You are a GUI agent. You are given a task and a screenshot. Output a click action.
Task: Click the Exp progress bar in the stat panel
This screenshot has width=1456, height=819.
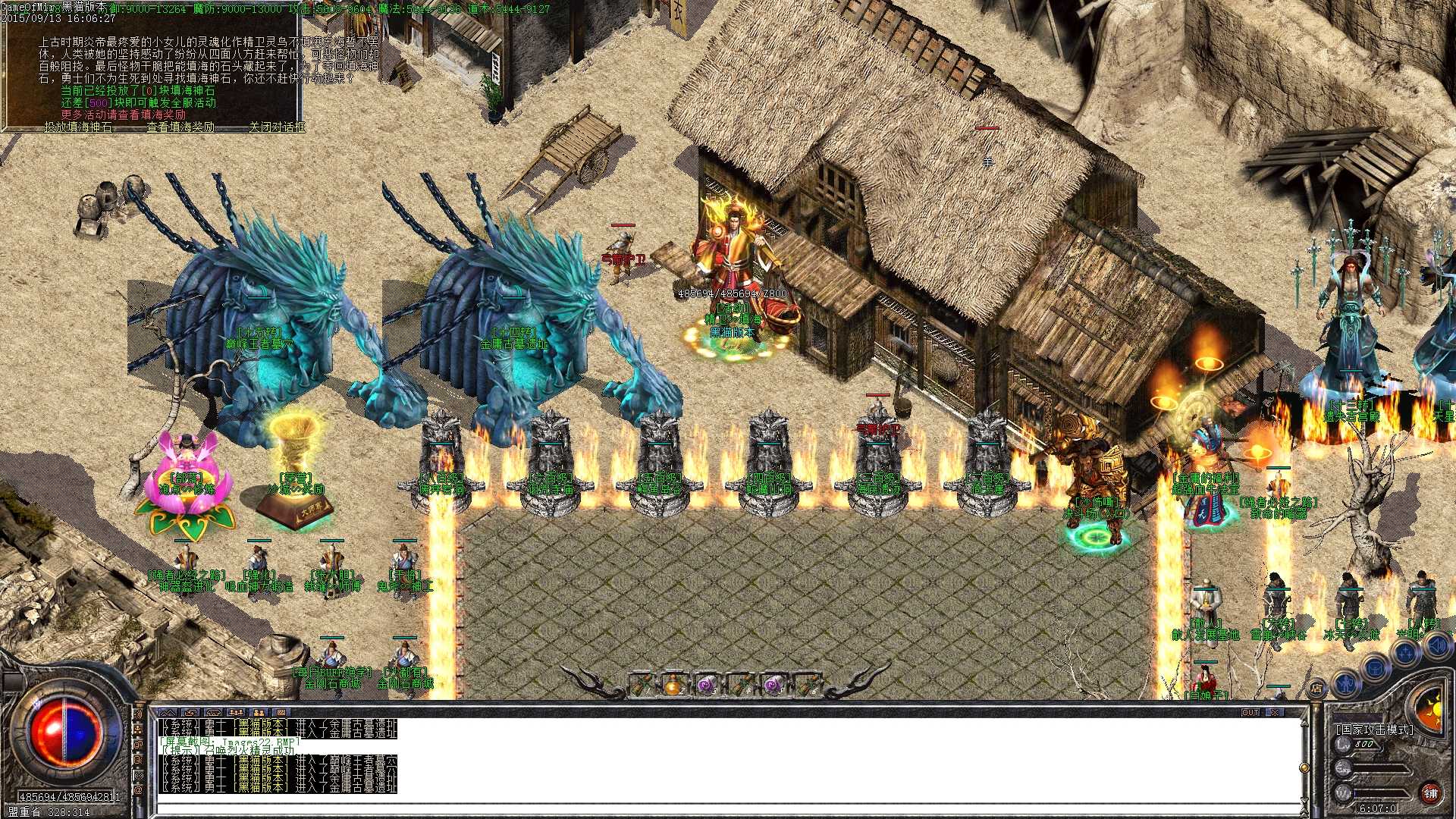coord(1379,768)
